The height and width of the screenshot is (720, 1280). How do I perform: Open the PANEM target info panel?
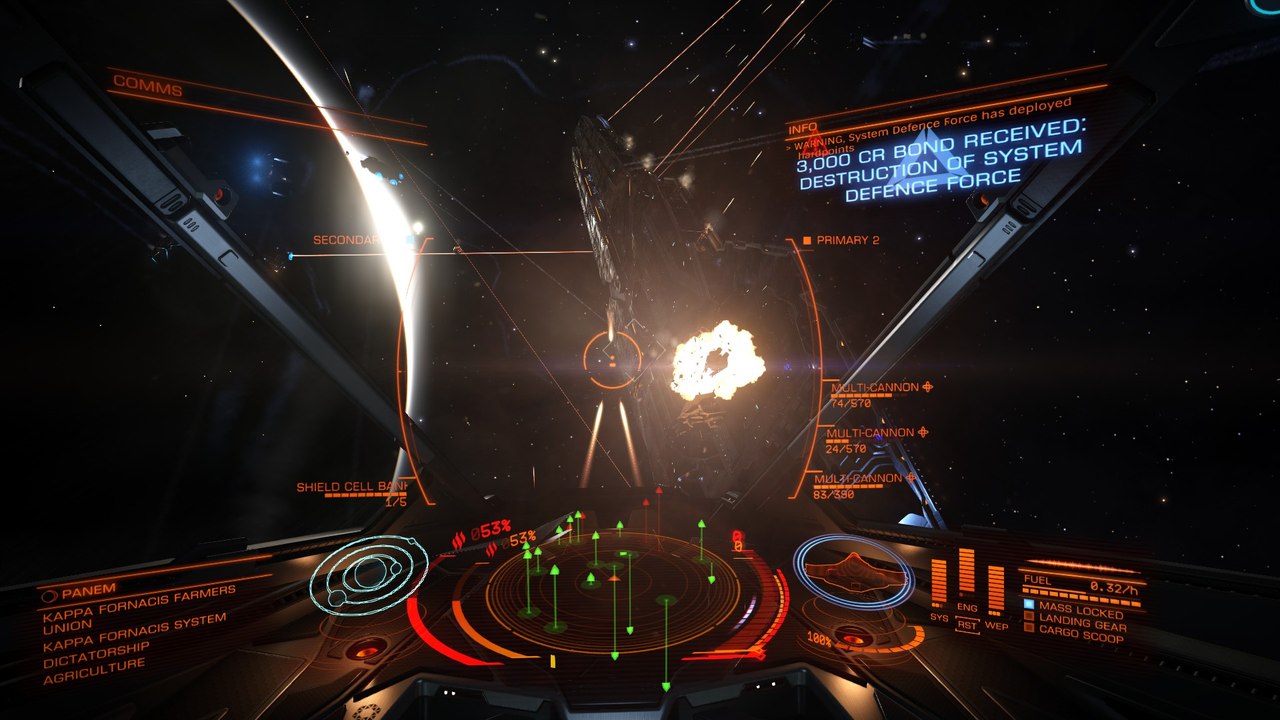tap(89, 589)
